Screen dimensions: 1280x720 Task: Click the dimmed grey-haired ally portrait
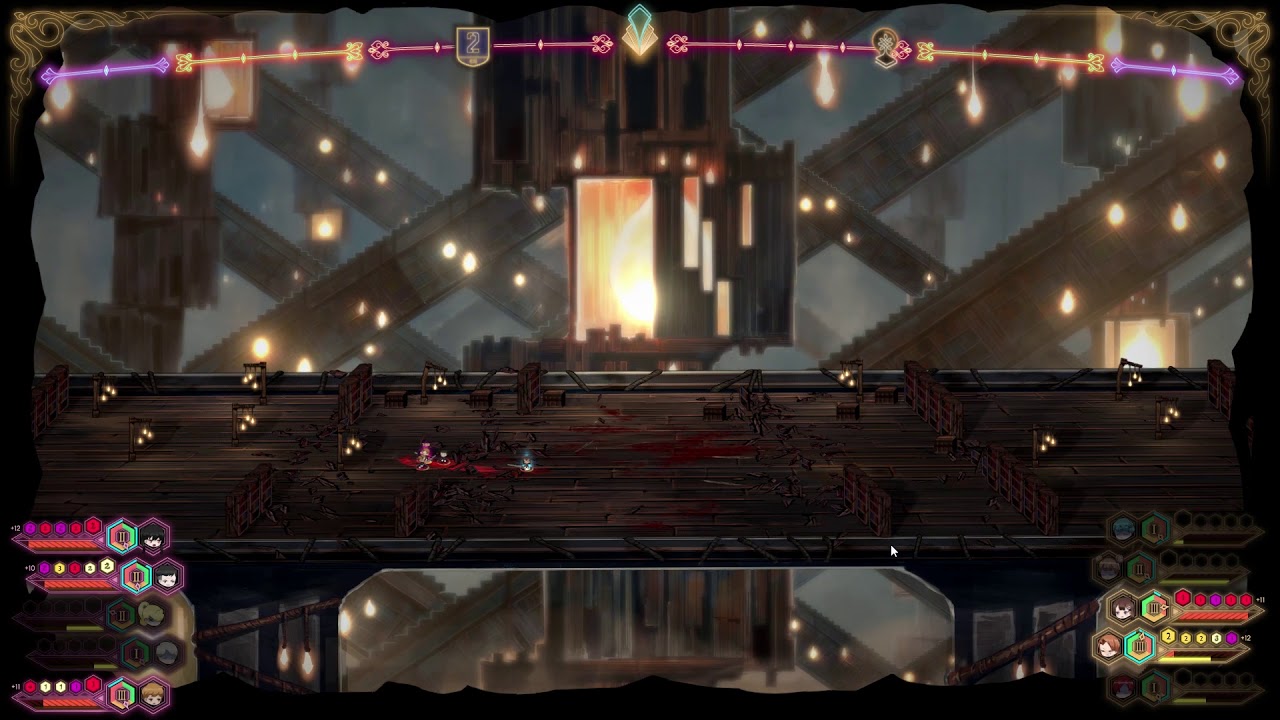point(166,654)
